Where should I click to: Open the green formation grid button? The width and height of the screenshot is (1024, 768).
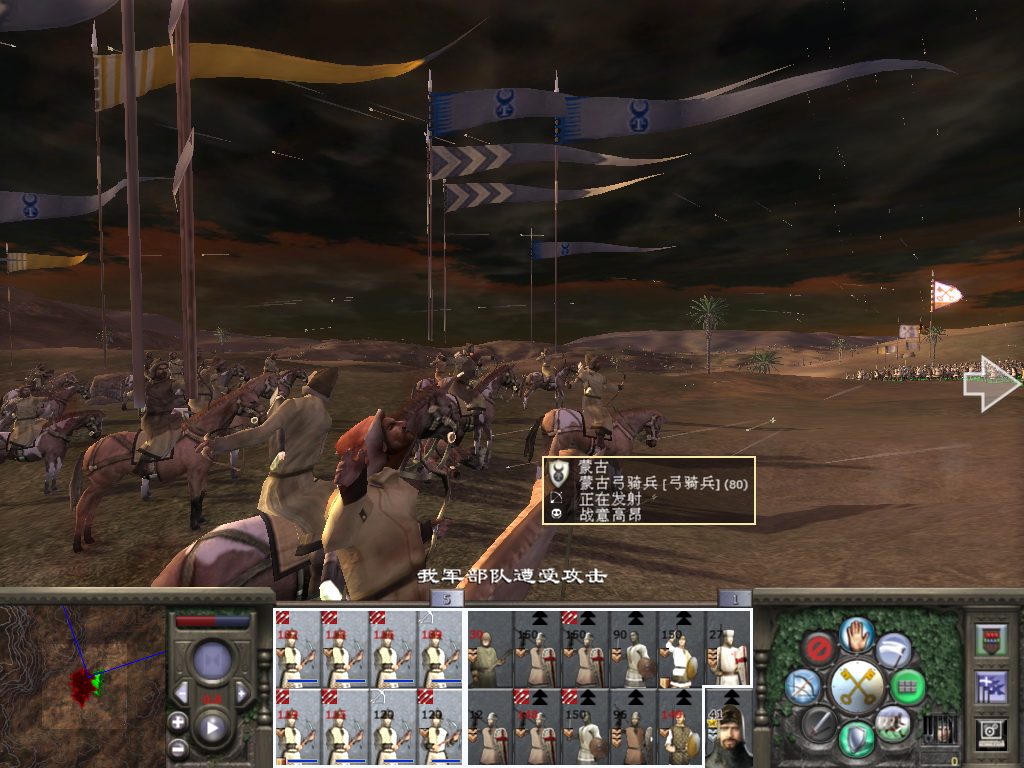pos(908,686)
